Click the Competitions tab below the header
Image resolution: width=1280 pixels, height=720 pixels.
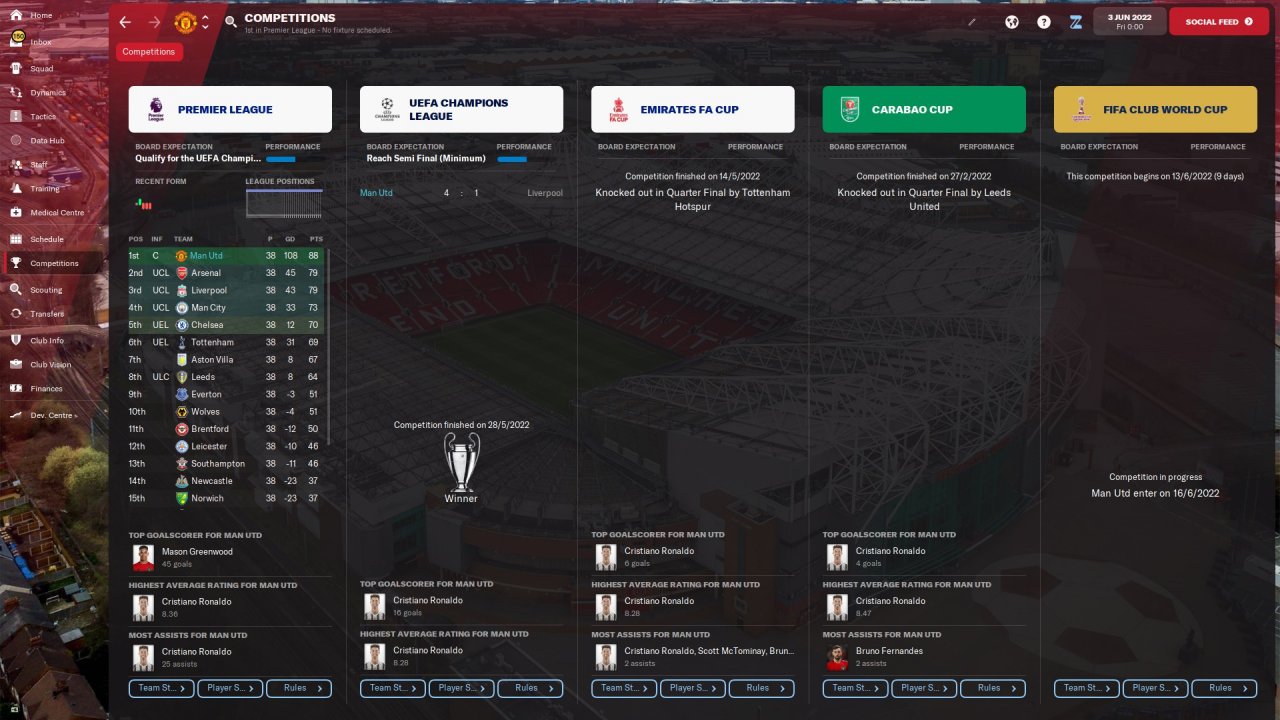pos(149,52)
